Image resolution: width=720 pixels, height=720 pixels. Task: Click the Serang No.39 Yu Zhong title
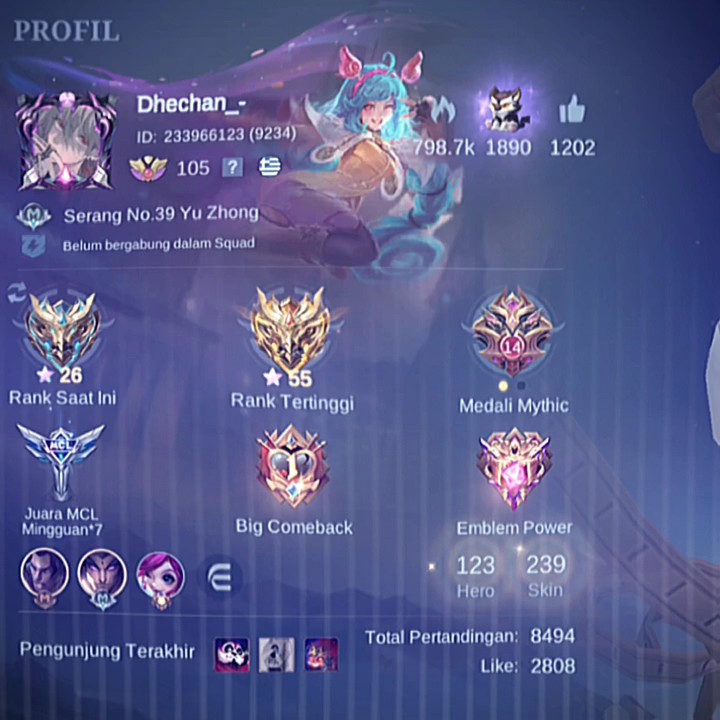click(x=160, y=214)
